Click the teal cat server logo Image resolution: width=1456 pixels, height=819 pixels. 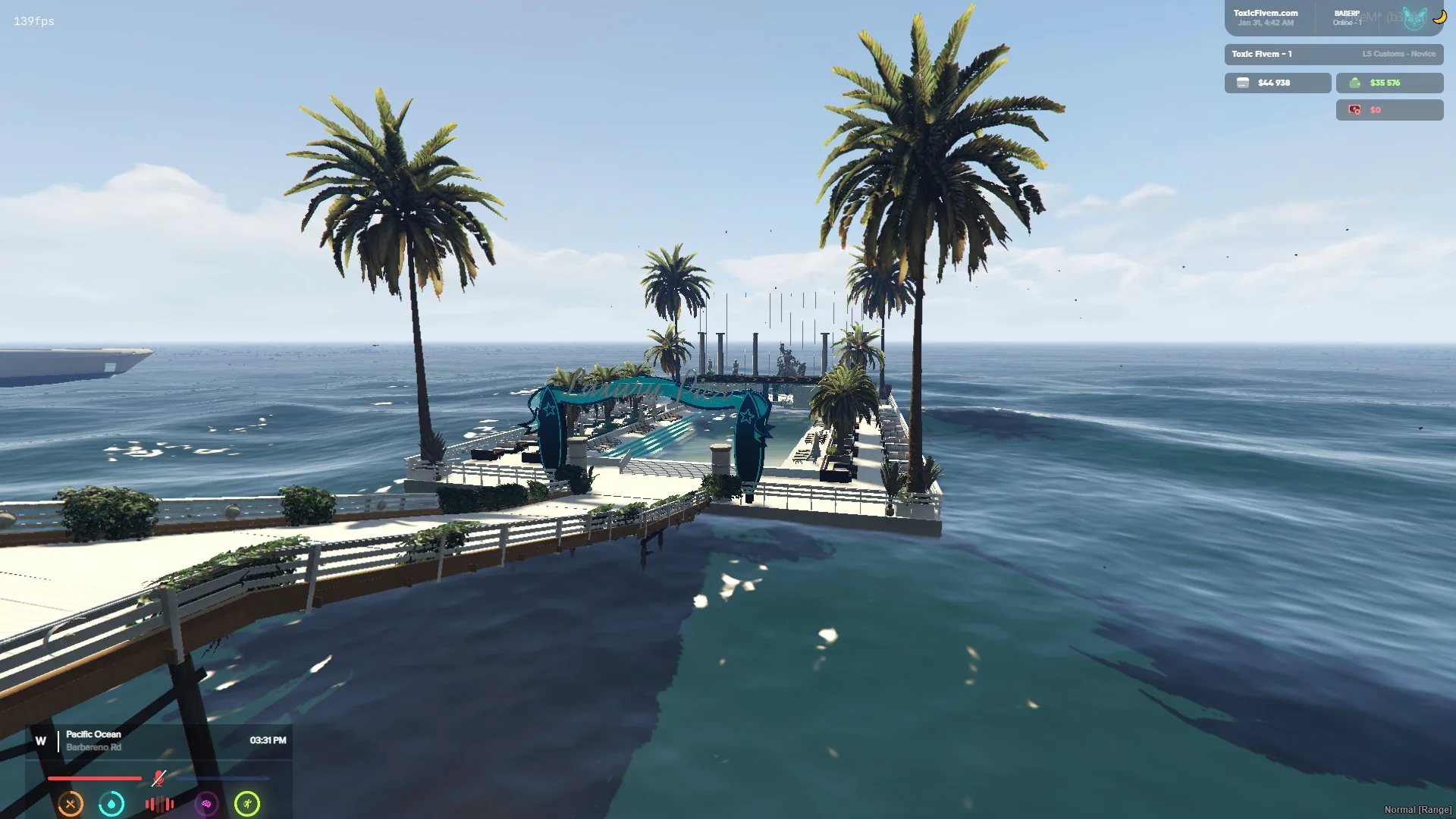[1414, 18]
